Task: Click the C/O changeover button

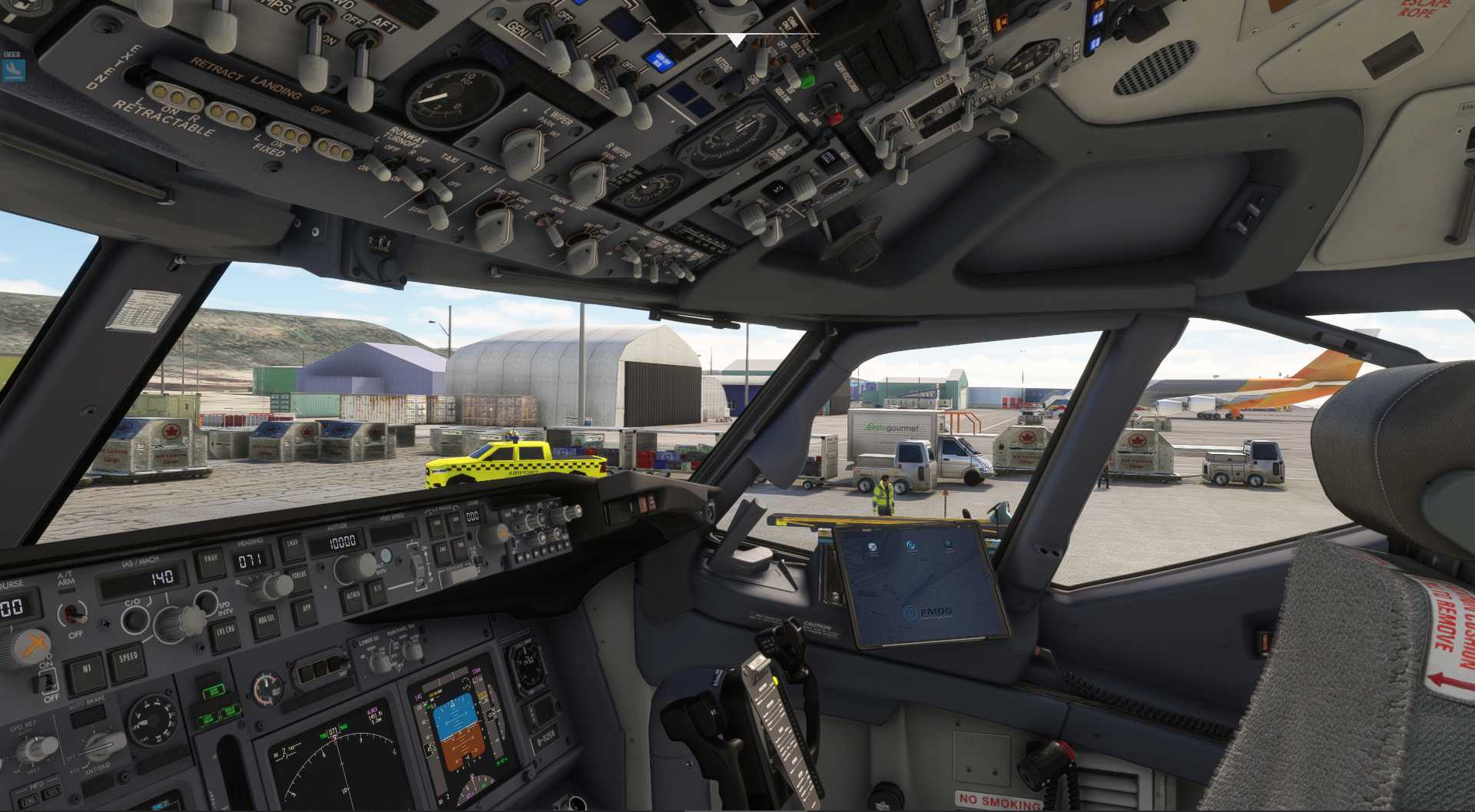Action: point(134,618)
